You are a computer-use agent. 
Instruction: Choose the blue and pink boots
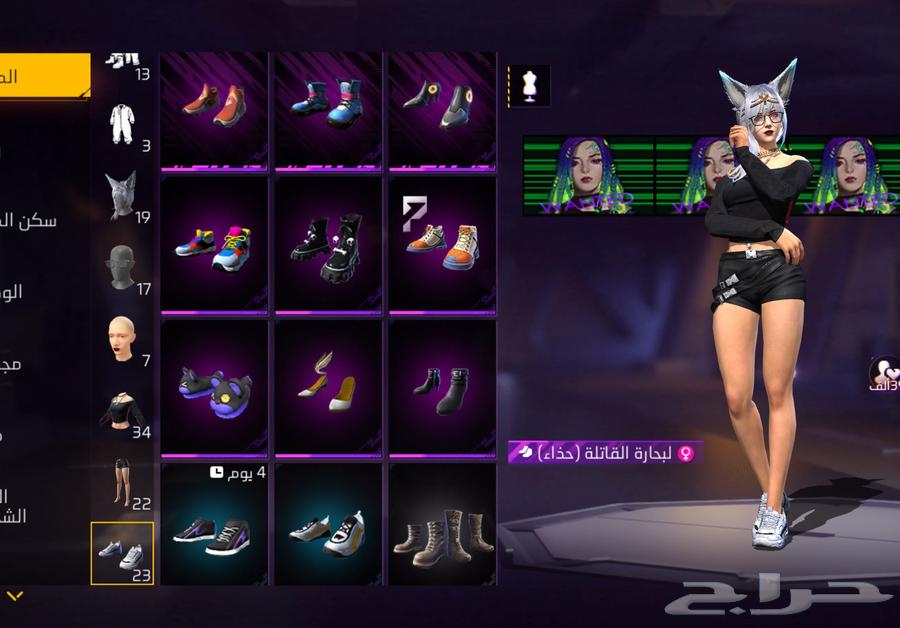(x=328, y=107)
